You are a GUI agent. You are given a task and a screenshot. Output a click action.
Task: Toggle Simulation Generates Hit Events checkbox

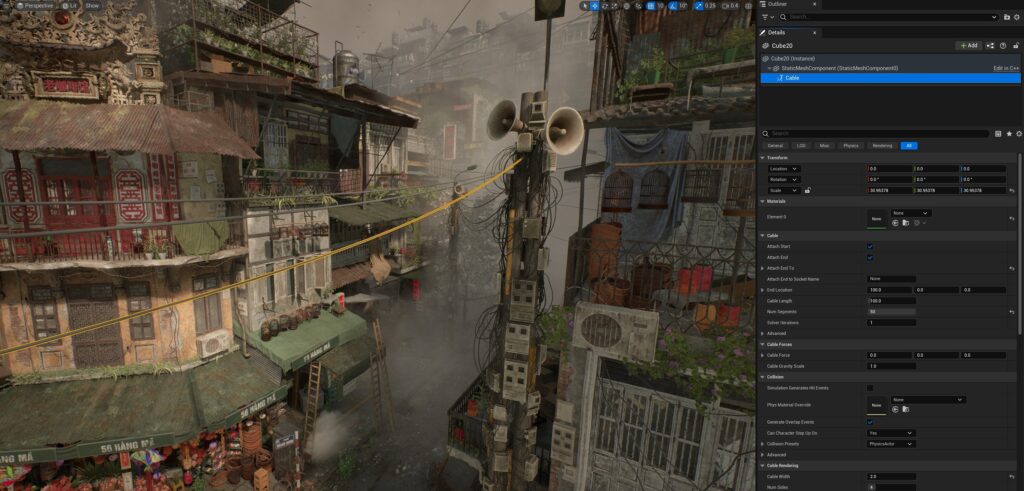870,388
